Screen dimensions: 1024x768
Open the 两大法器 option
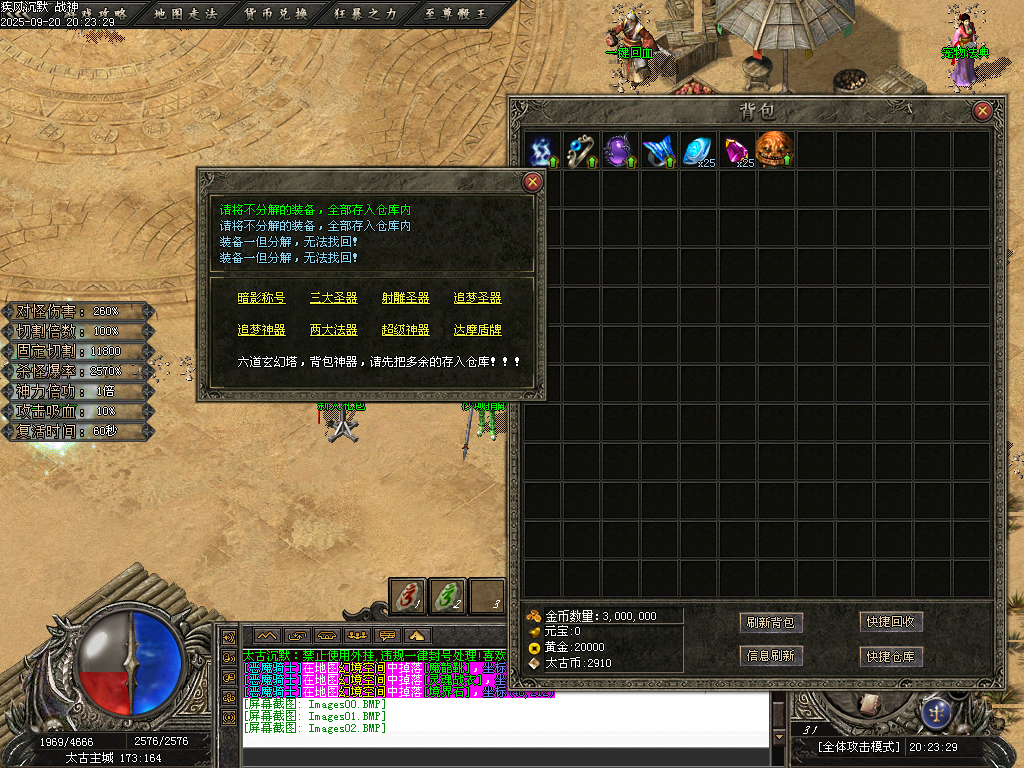coord(333,330)
